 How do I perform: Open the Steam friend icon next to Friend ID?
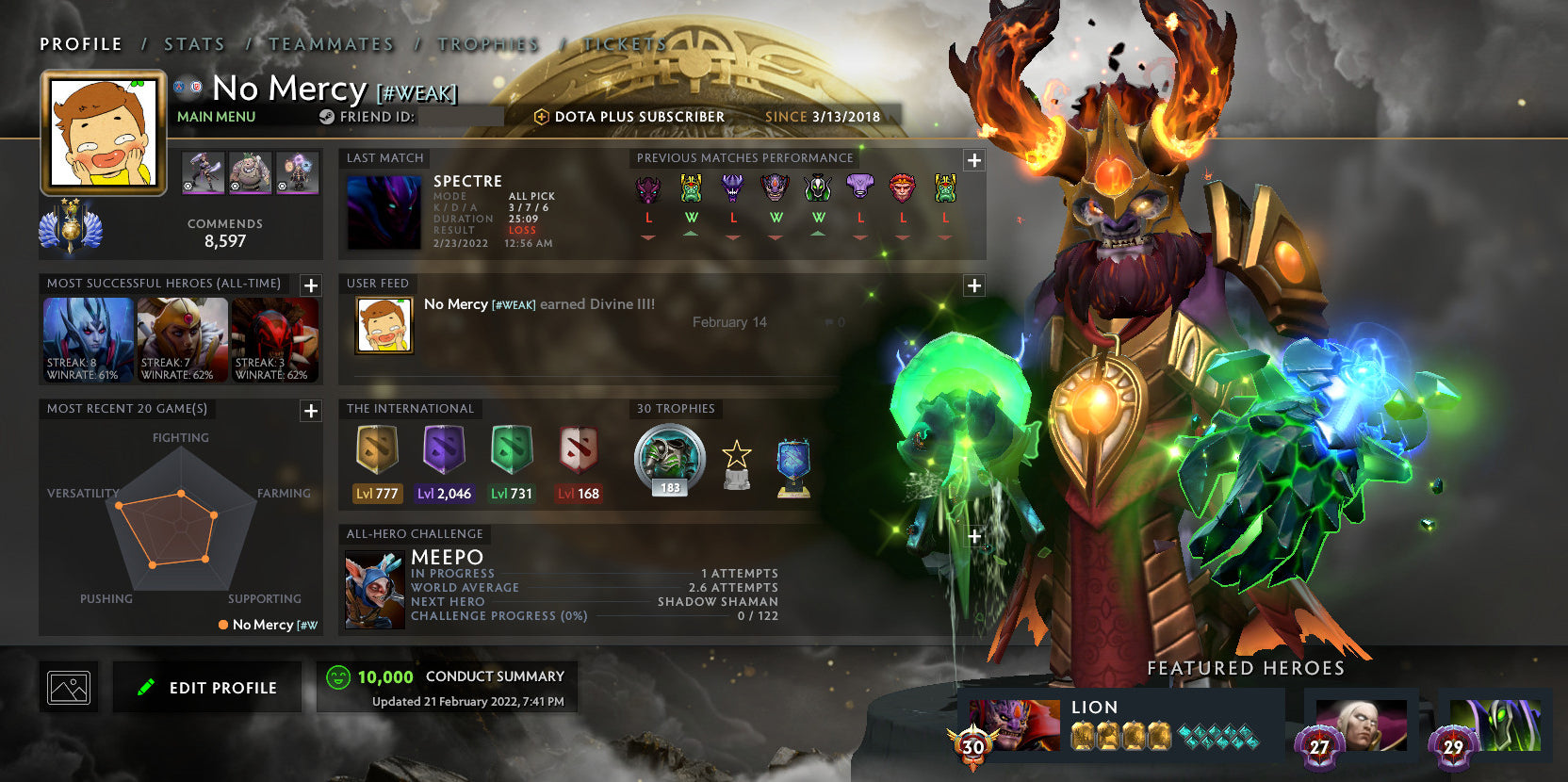(325, 116)
